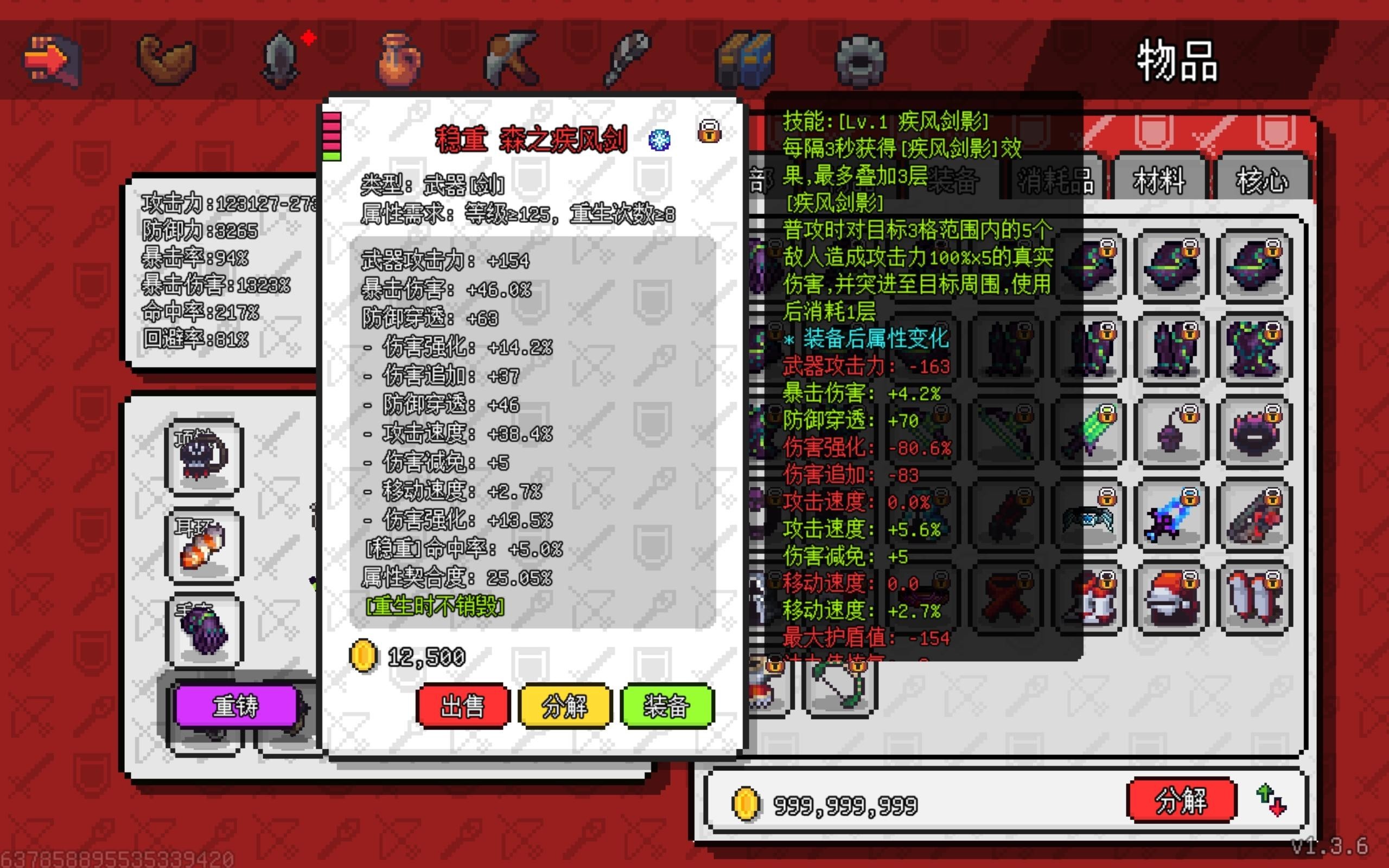Click the snowflake icon beside 森之疾风剑 title
1389x868 pixels.
pos(659,139)
